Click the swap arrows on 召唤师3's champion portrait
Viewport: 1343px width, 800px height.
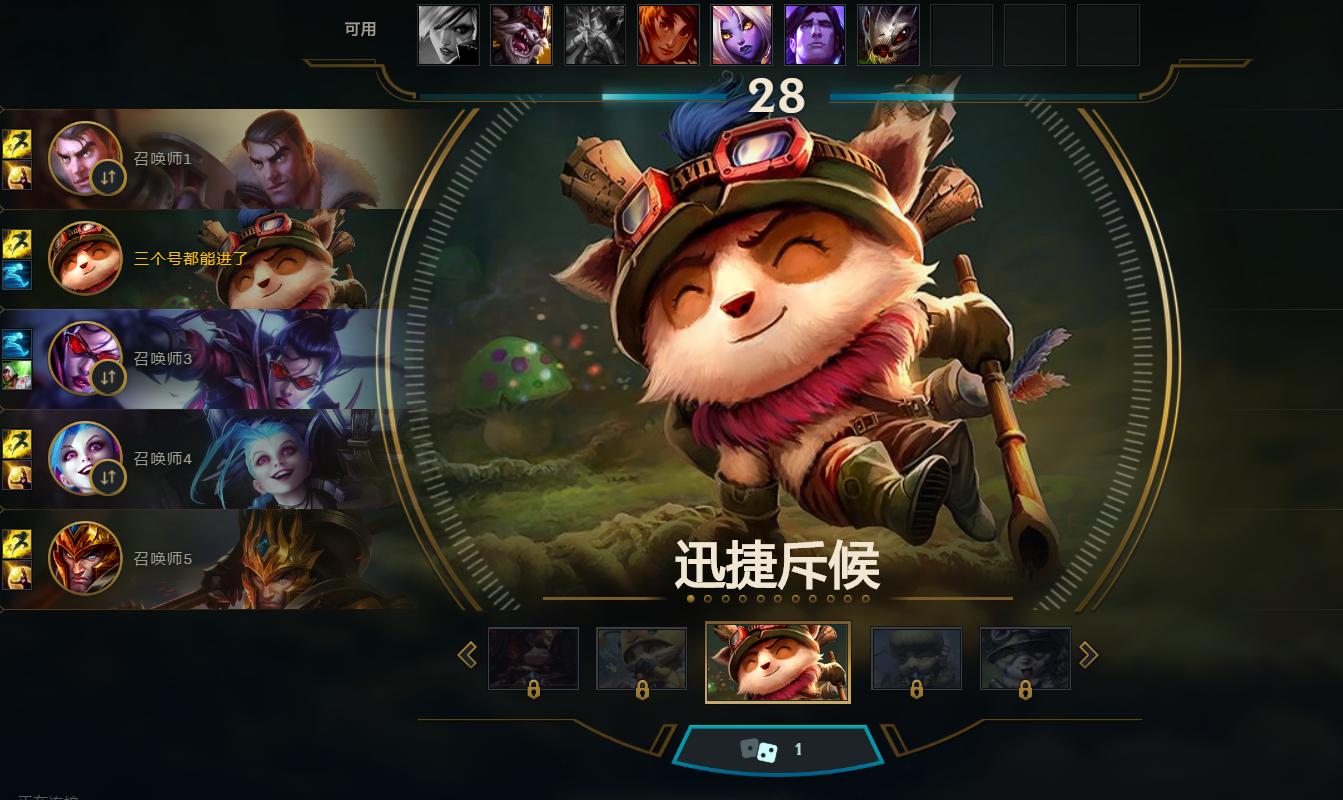pyautogui.click(x=109, y=377)
